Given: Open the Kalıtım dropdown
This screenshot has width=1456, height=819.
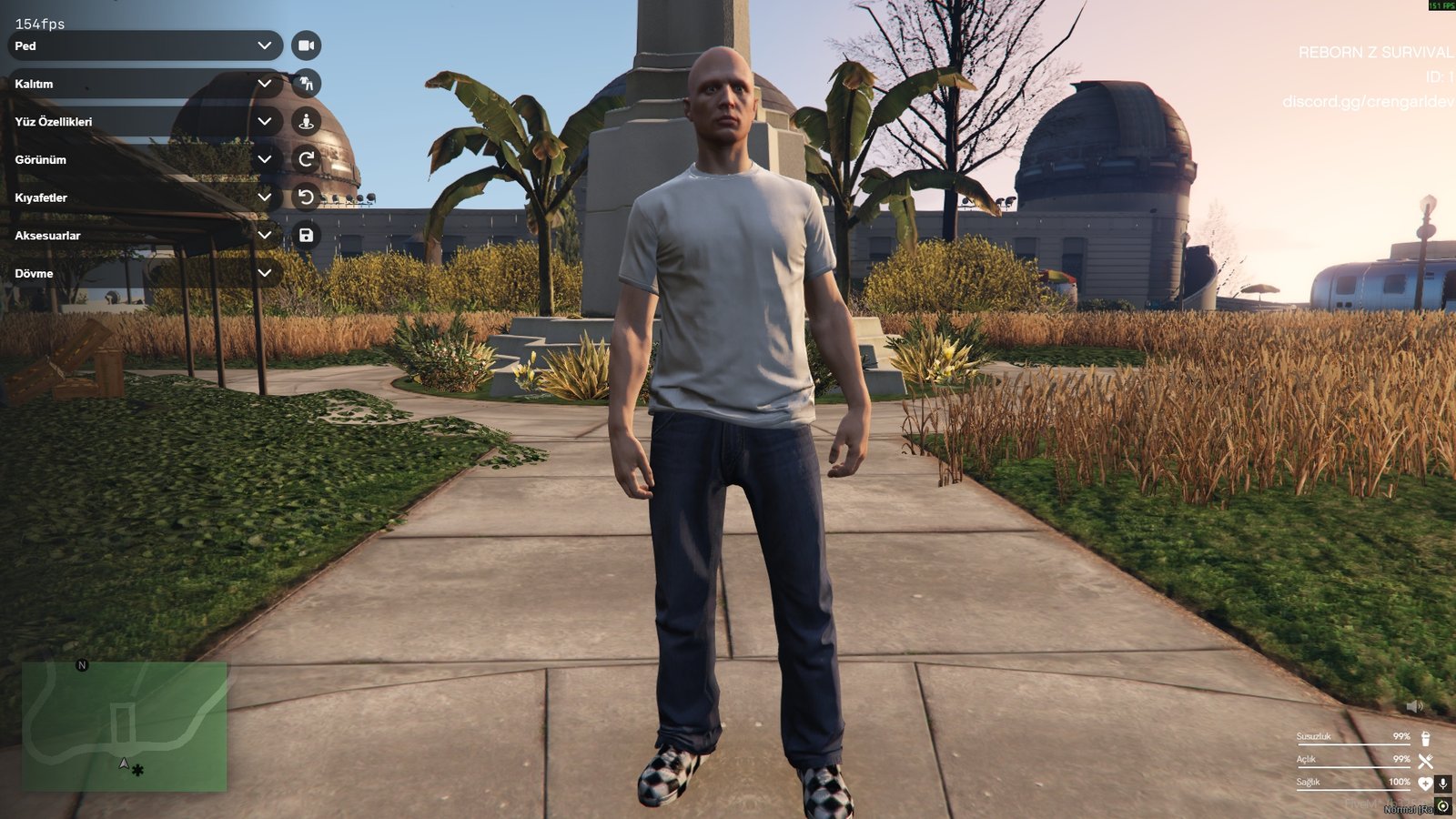Looking at the screenshot, I should (141, 83).
